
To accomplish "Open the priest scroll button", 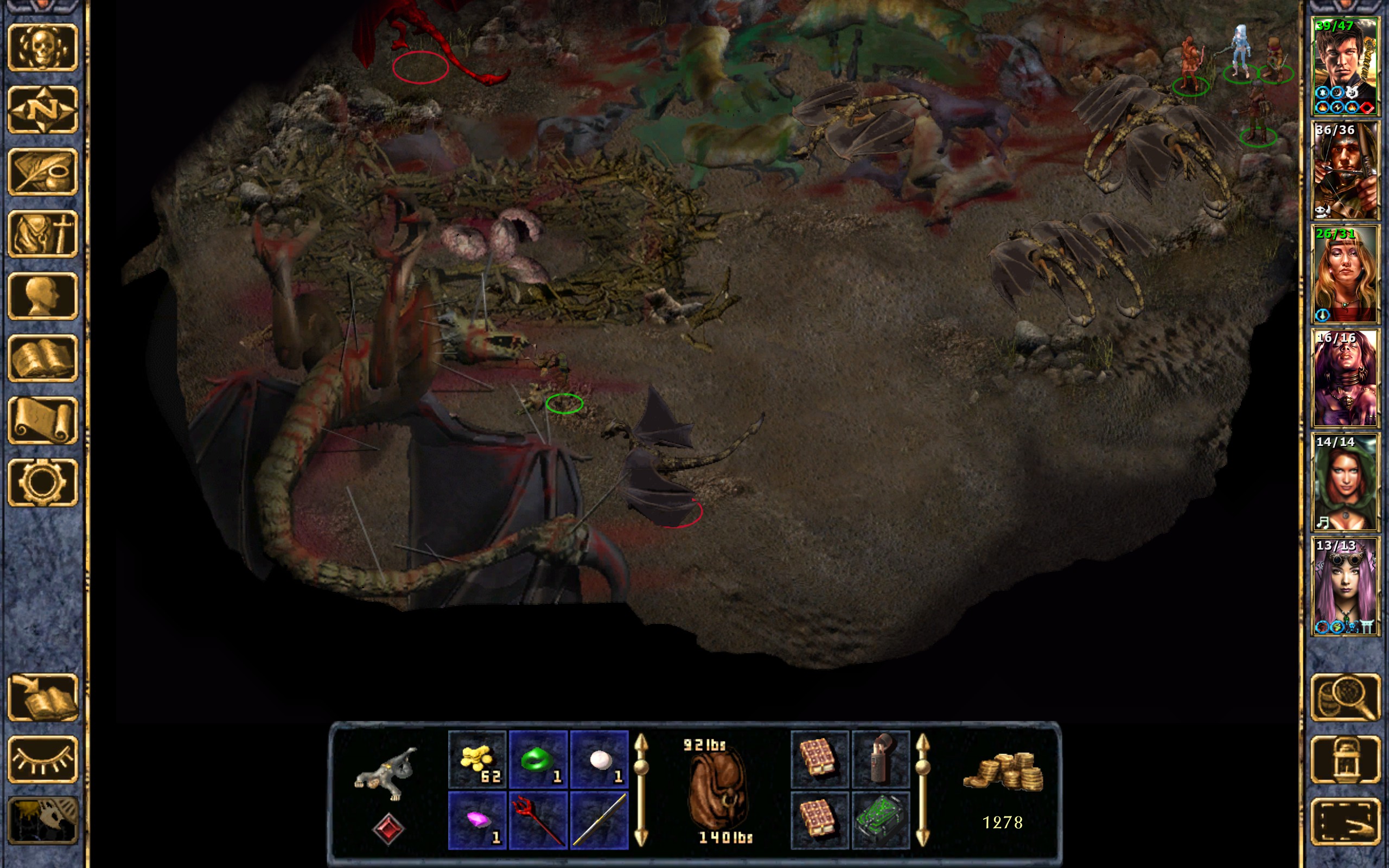I will coord(42,420).
